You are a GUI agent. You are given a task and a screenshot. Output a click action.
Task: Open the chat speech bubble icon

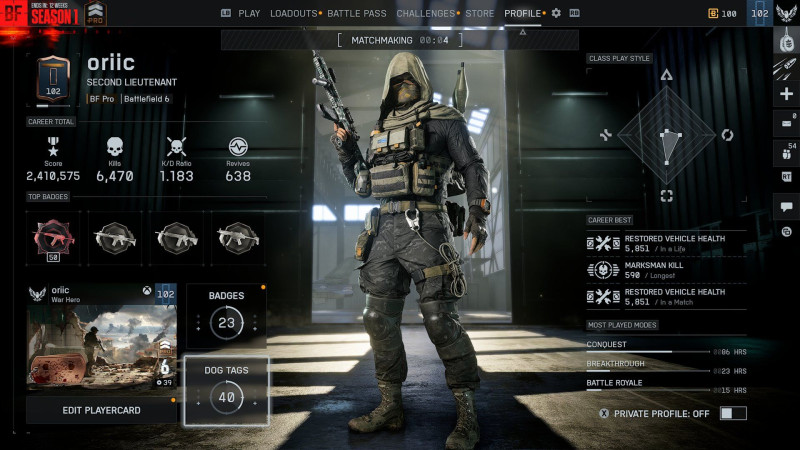coord(786,206)
